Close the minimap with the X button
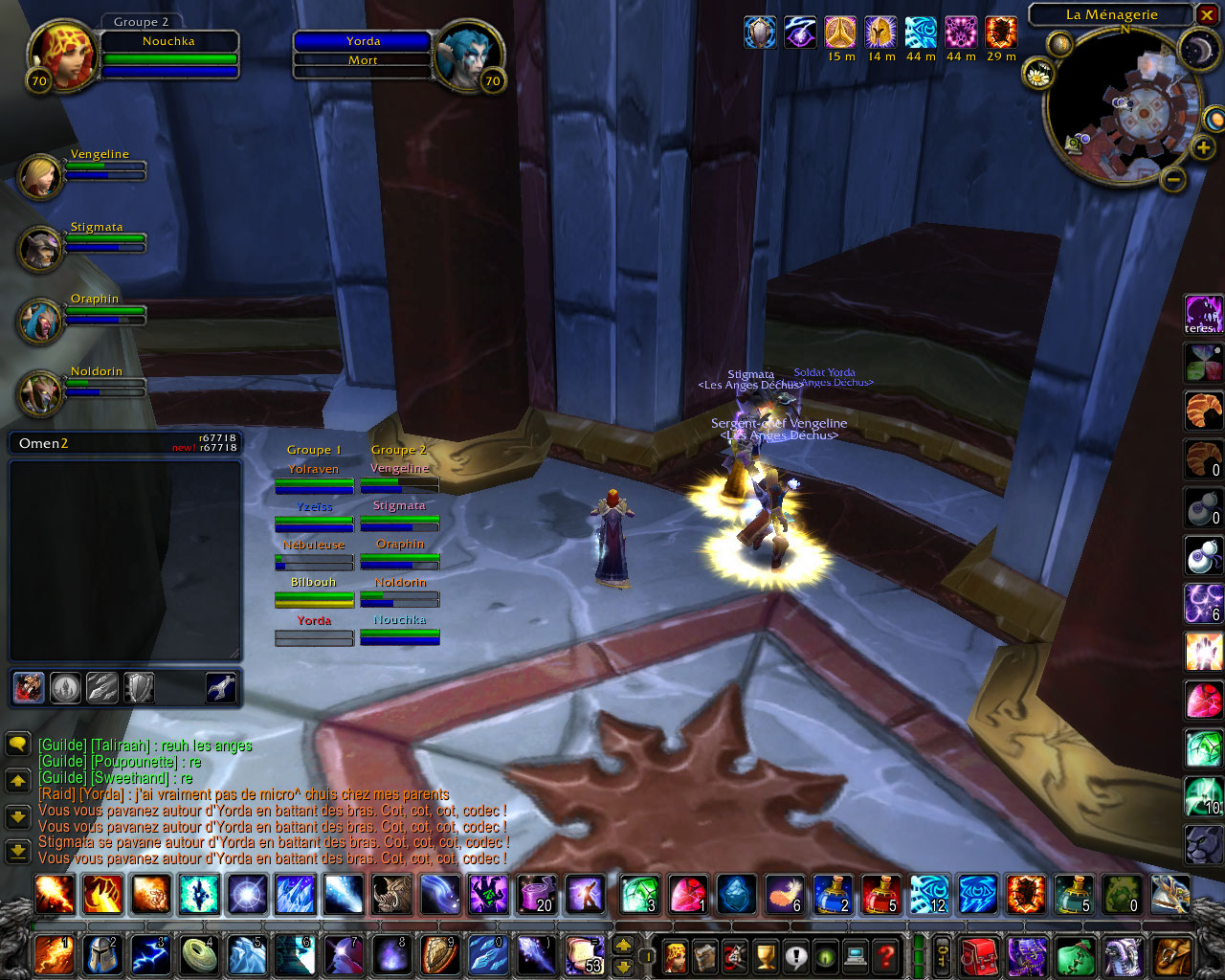Image resolution: width=1225 pixels, height=980 pixels. (x=1207, y=14)
